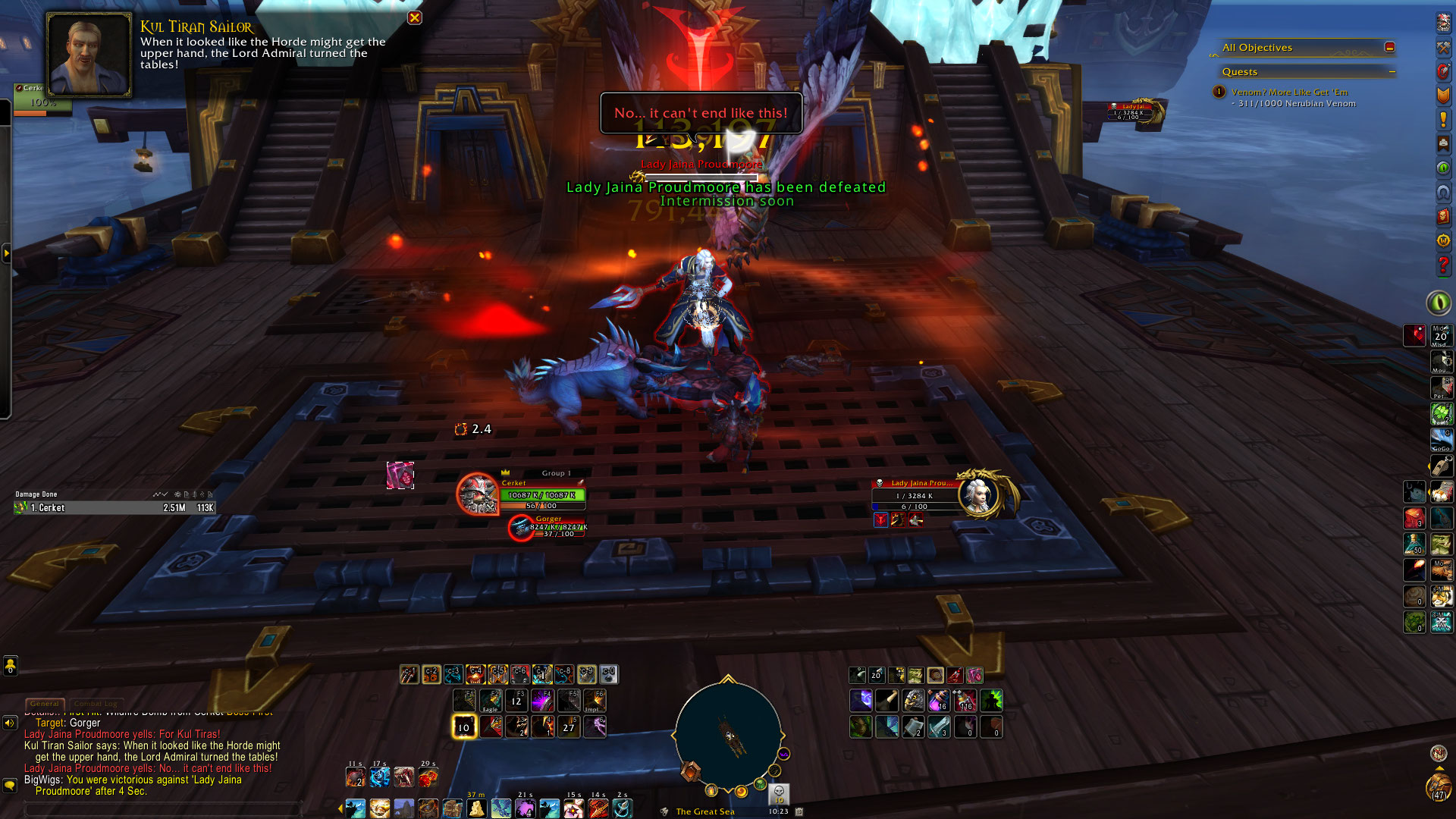1456x819 pixels.
Task: Use the F2 Eagle aspect ability
Action: pos(491,701)
